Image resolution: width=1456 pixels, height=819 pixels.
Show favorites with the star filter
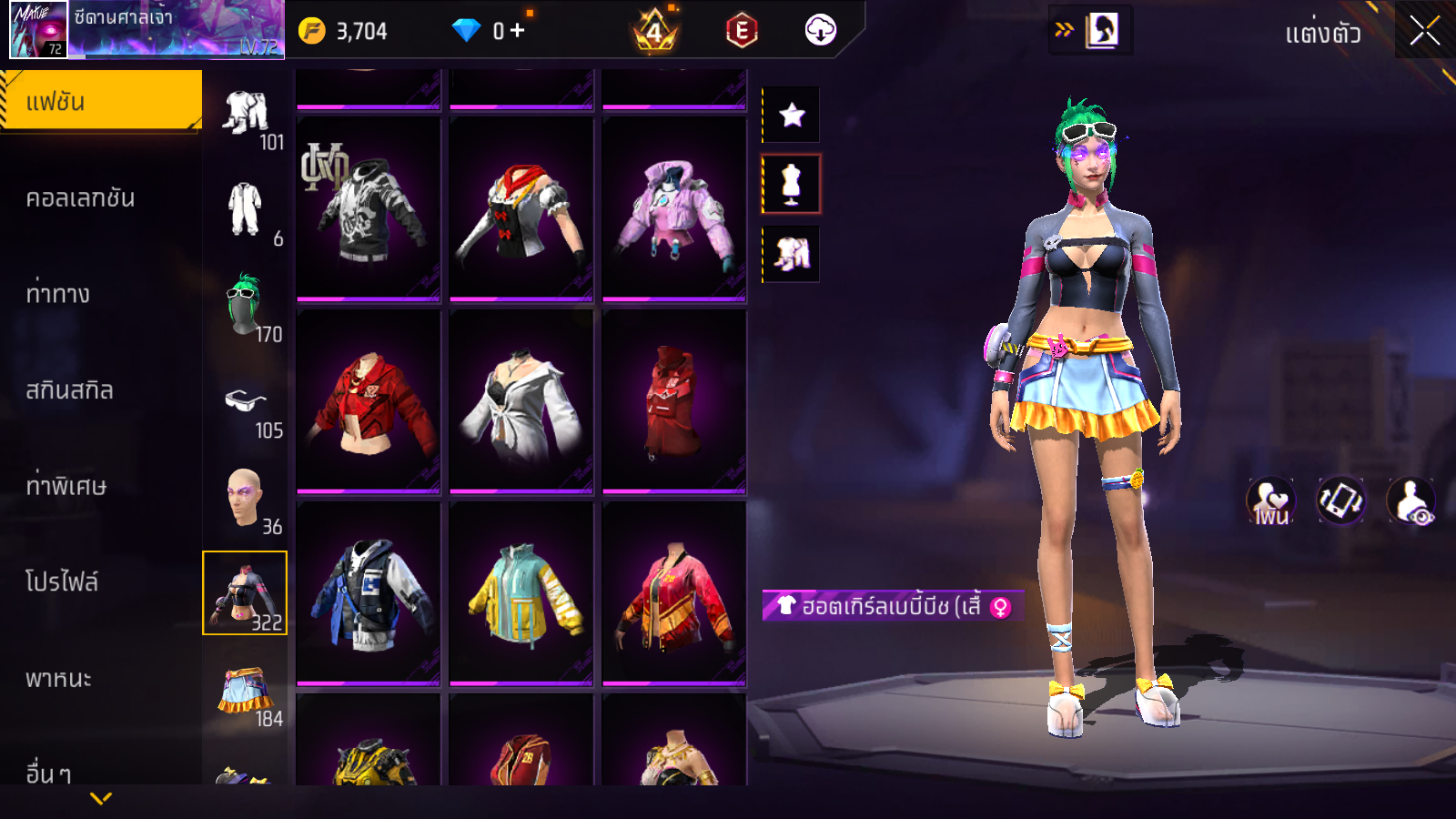click(x=792, y=115)
